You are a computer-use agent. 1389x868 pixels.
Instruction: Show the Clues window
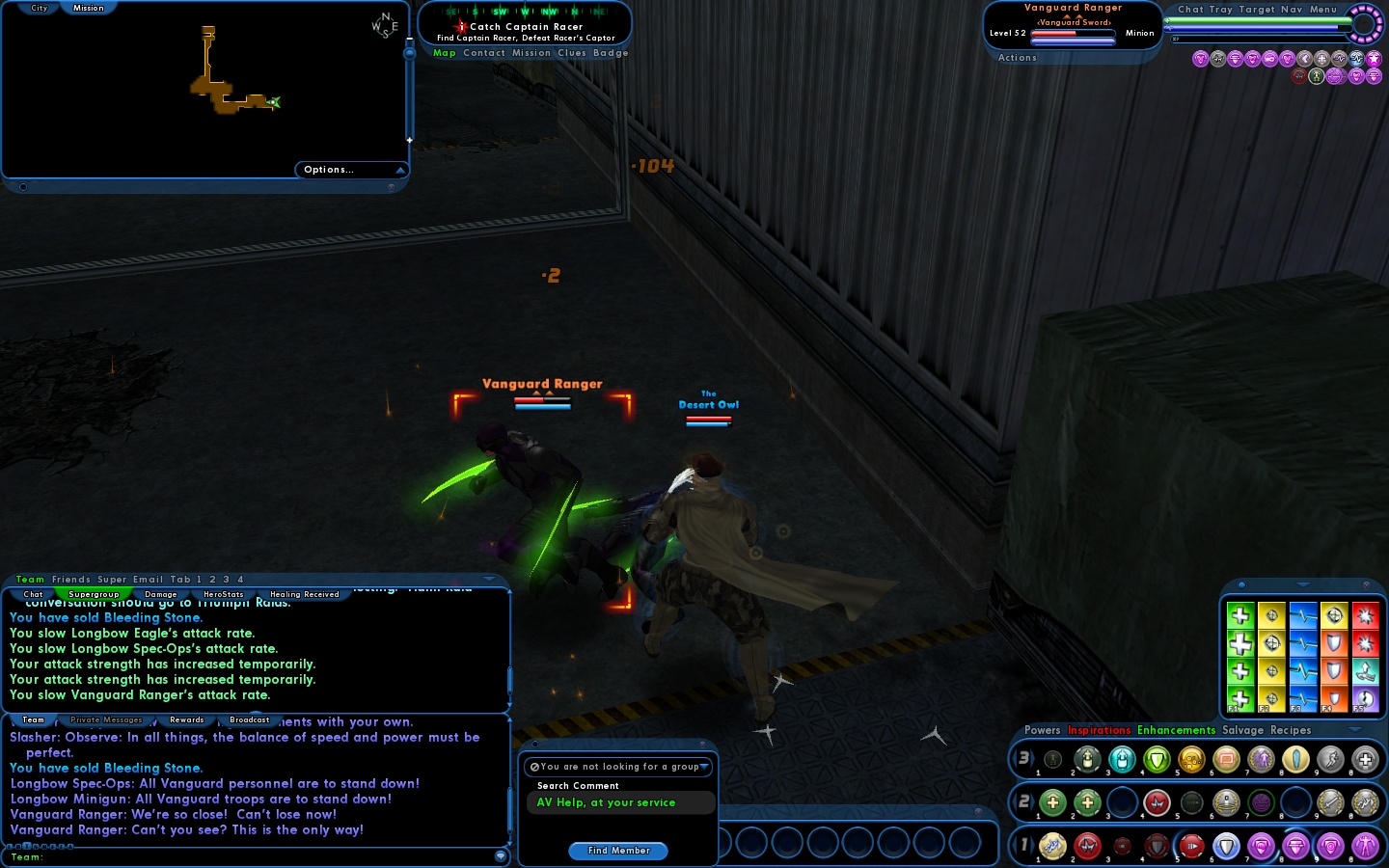(x=571, y=53)
